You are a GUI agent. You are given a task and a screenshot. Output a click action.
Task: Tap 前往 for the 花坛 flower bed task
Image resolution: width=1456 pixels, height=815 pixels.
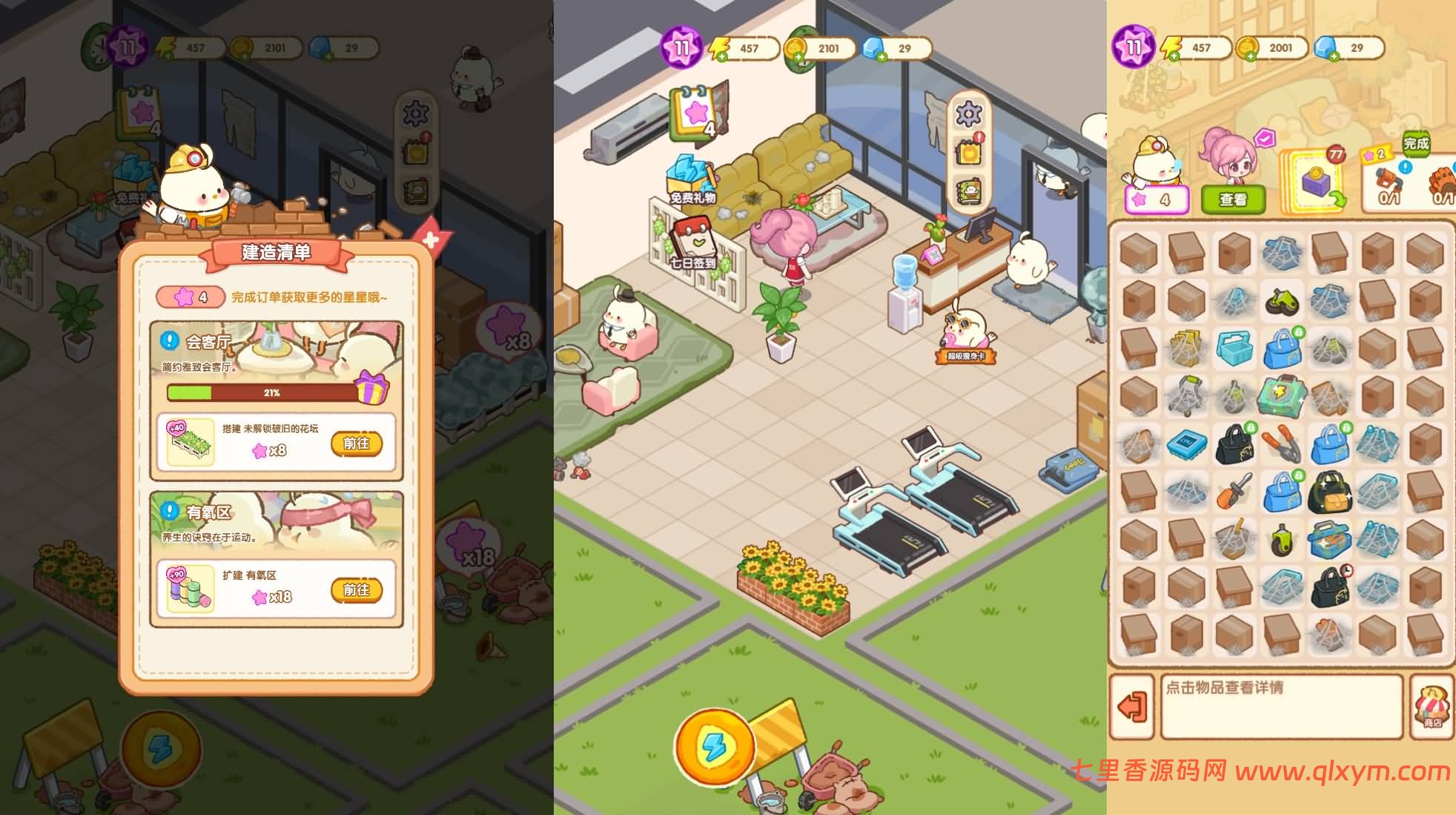357,443
